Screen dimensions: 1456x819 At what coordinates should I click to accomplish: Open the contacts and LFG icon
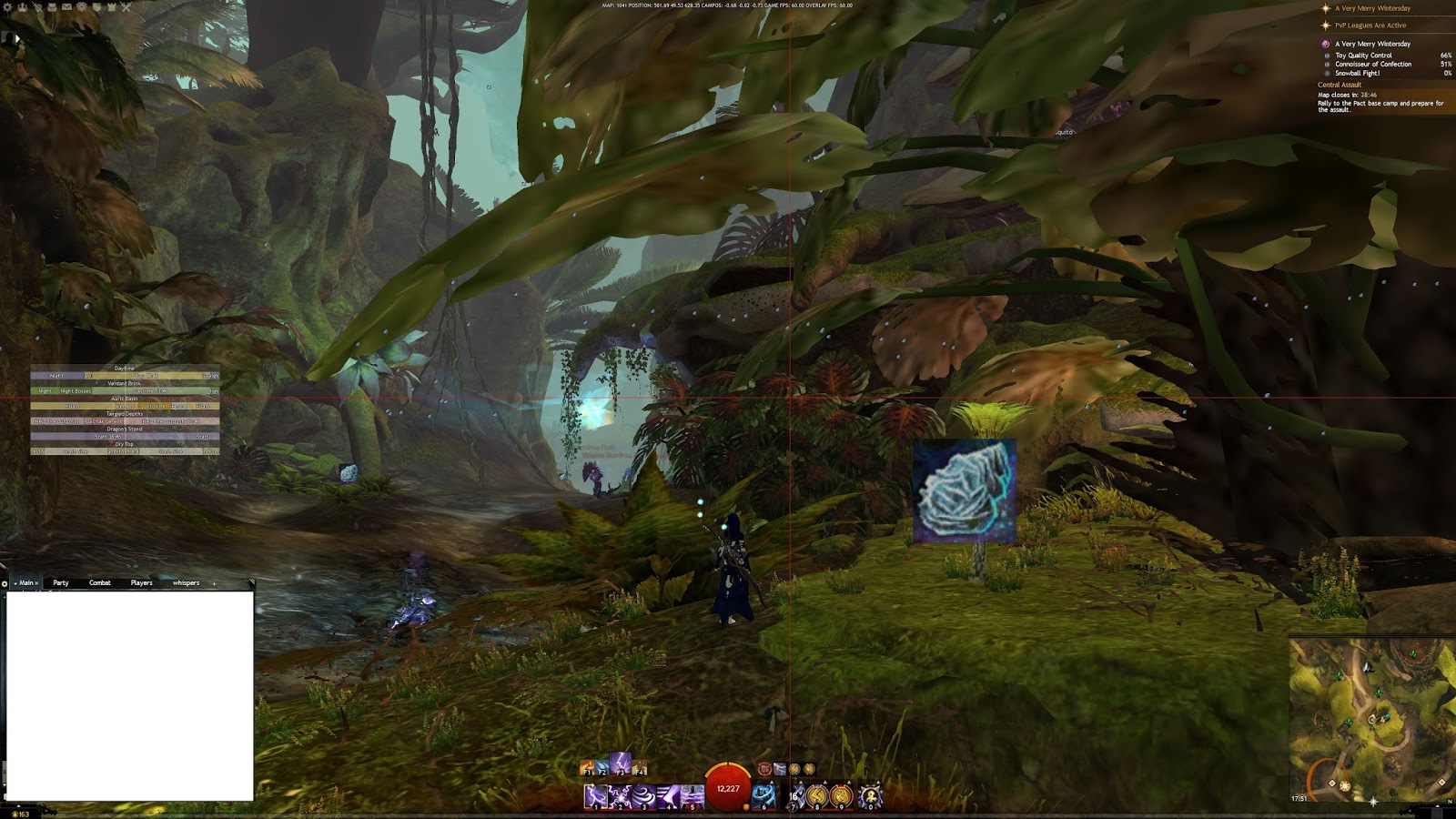[23, 7]
